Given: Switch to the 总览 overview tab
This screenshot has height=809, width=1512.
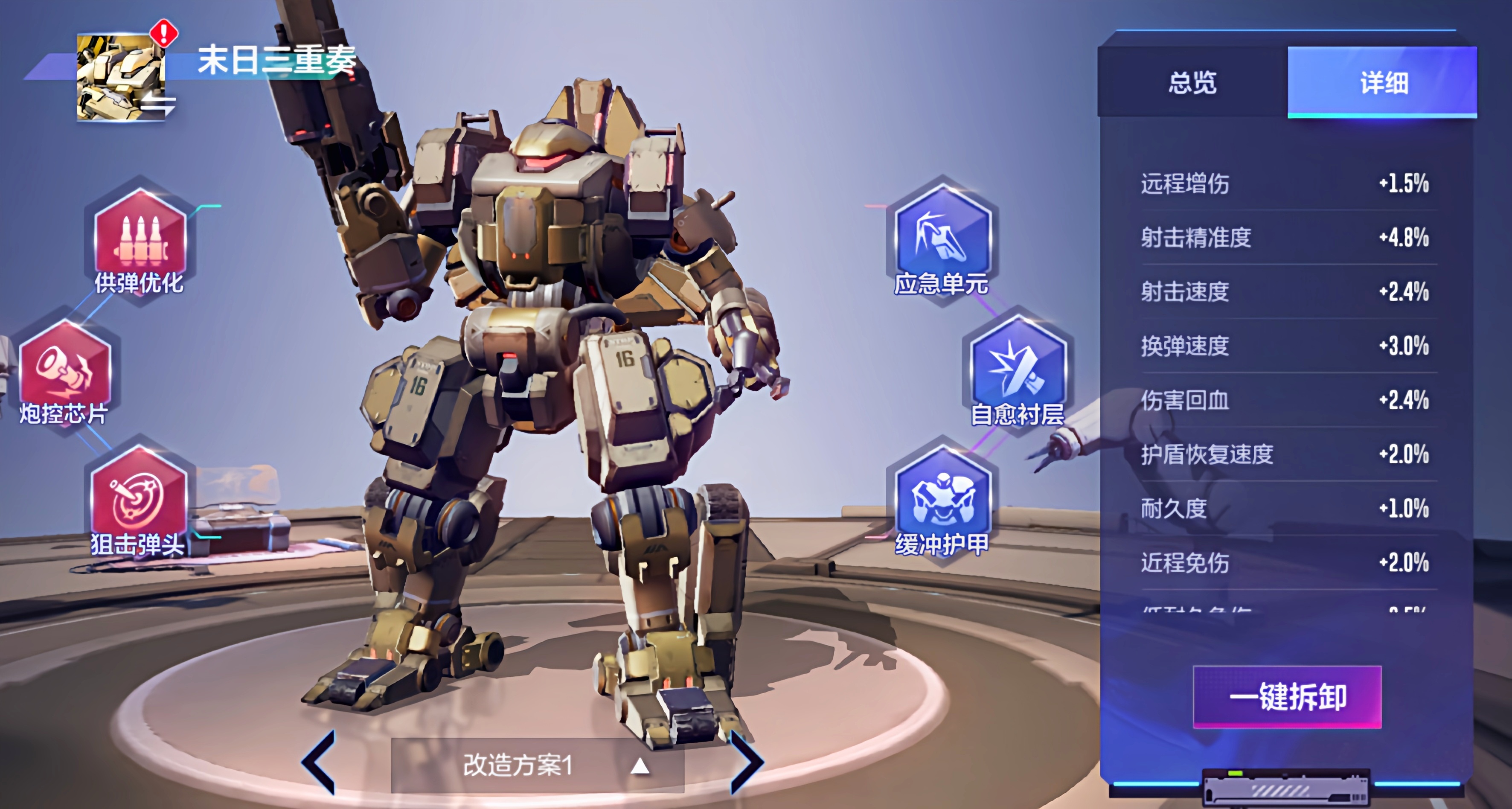Looking at the screenshot, I should (x=1192, y=82).
